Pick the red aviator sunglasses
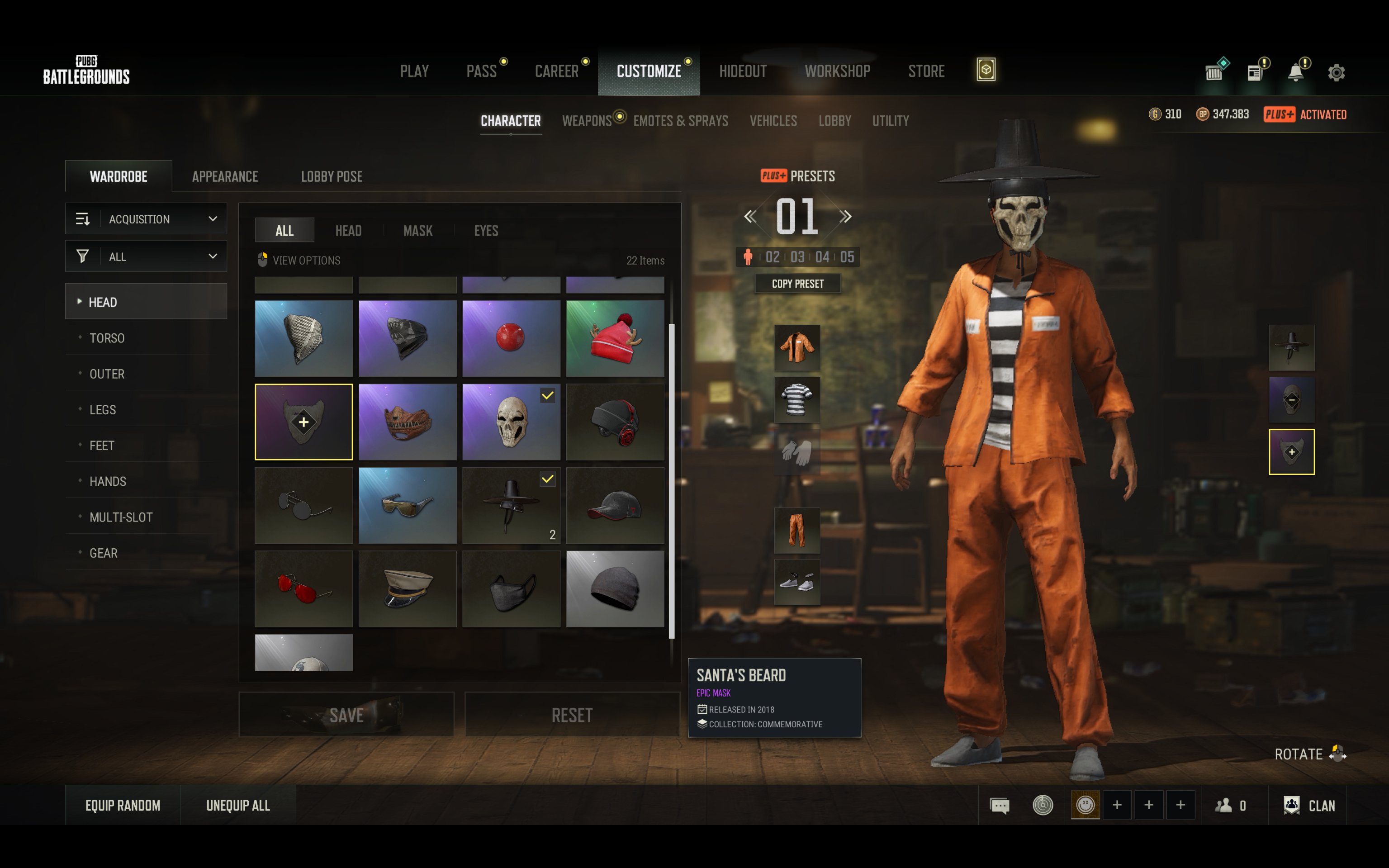Viewport: 1389px width, 868px height. coord(303,588)
